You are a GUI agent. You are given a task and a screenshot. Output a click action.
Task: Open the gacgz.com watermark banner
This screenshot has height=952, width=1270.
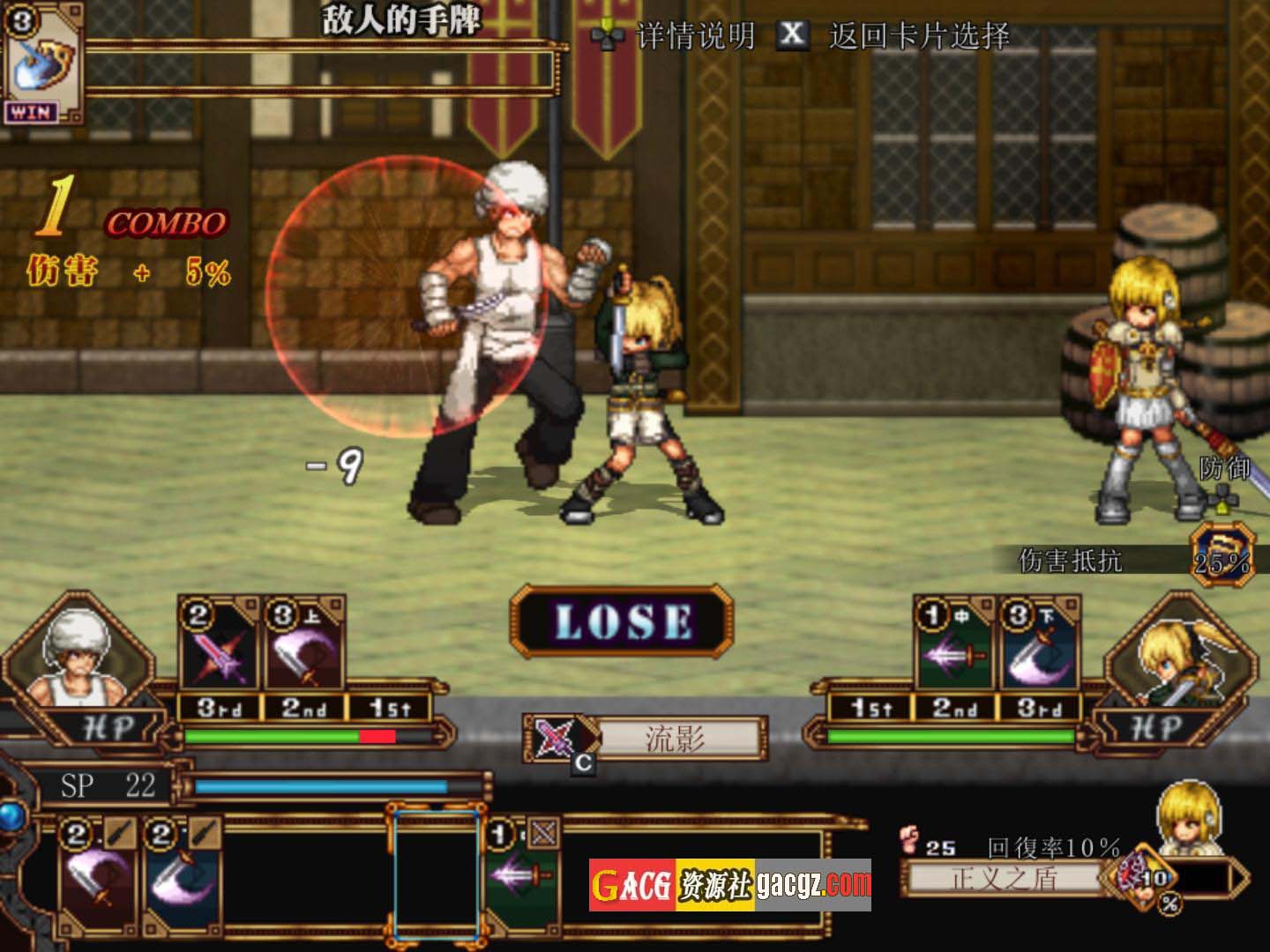pyautogui.click(x=730, y=885)
